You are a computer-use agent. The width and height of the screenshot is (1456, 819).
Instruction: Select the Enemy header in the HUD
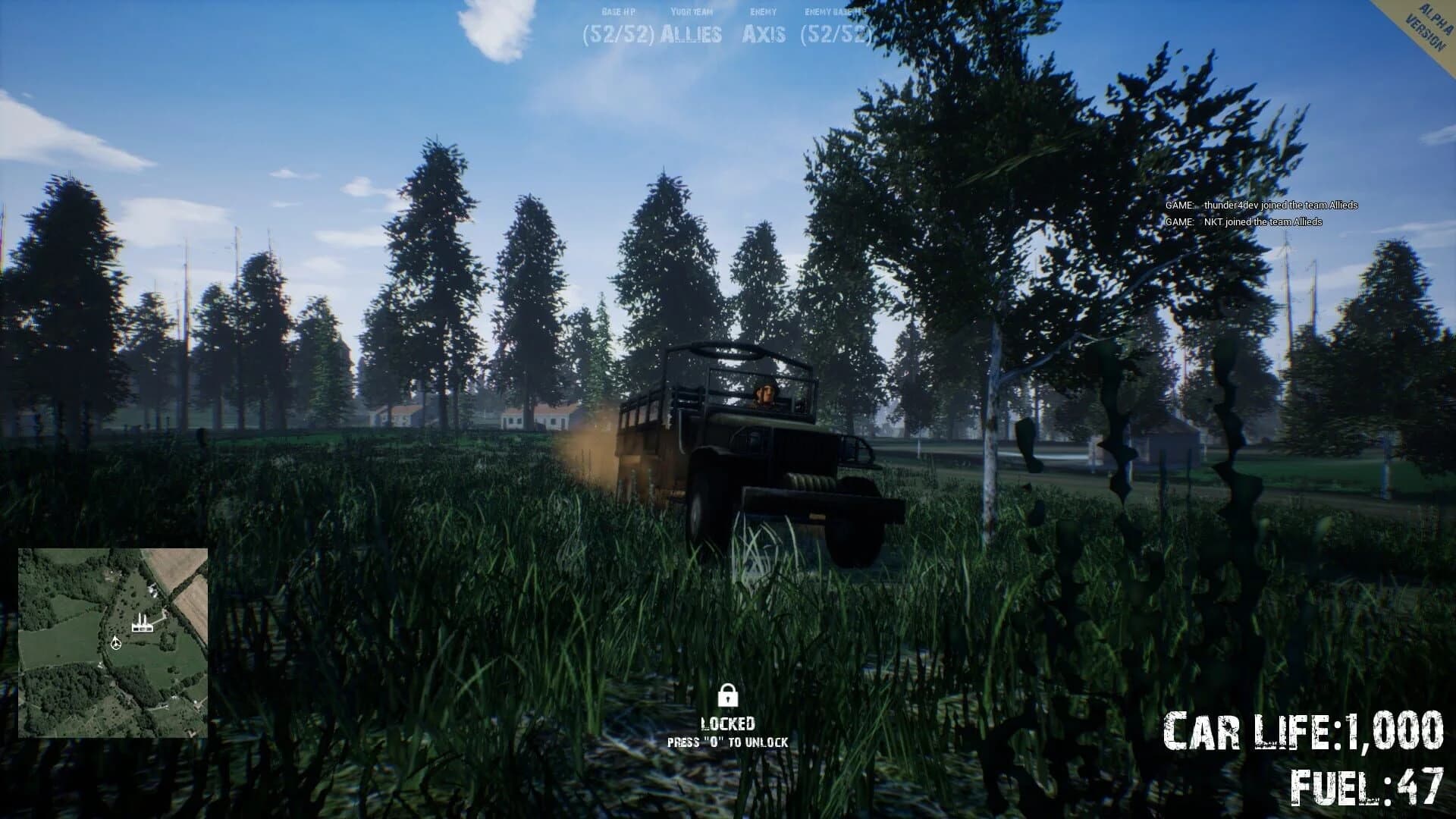(x=761, y=11)
